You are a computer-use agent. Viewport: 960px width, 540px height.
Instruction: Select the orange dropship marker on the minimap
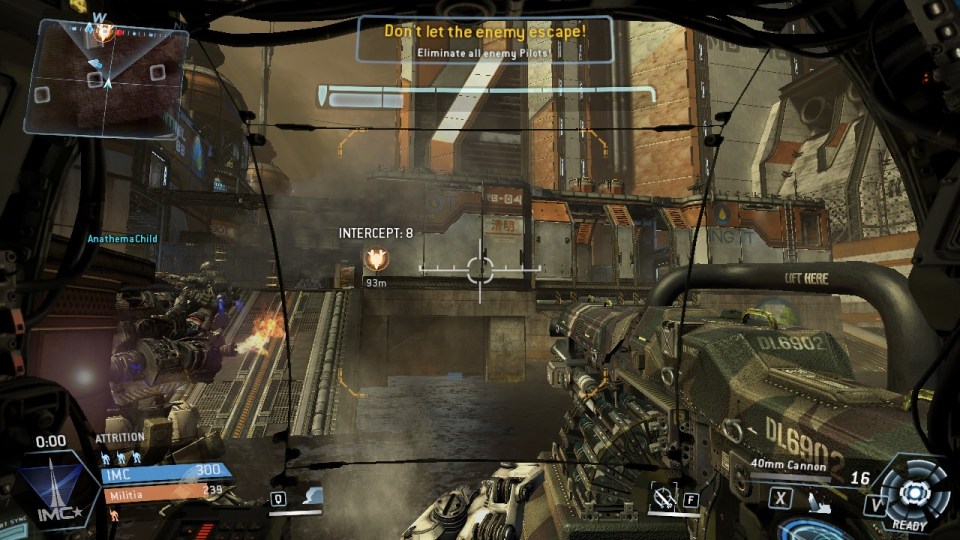(x=104, y=33)
